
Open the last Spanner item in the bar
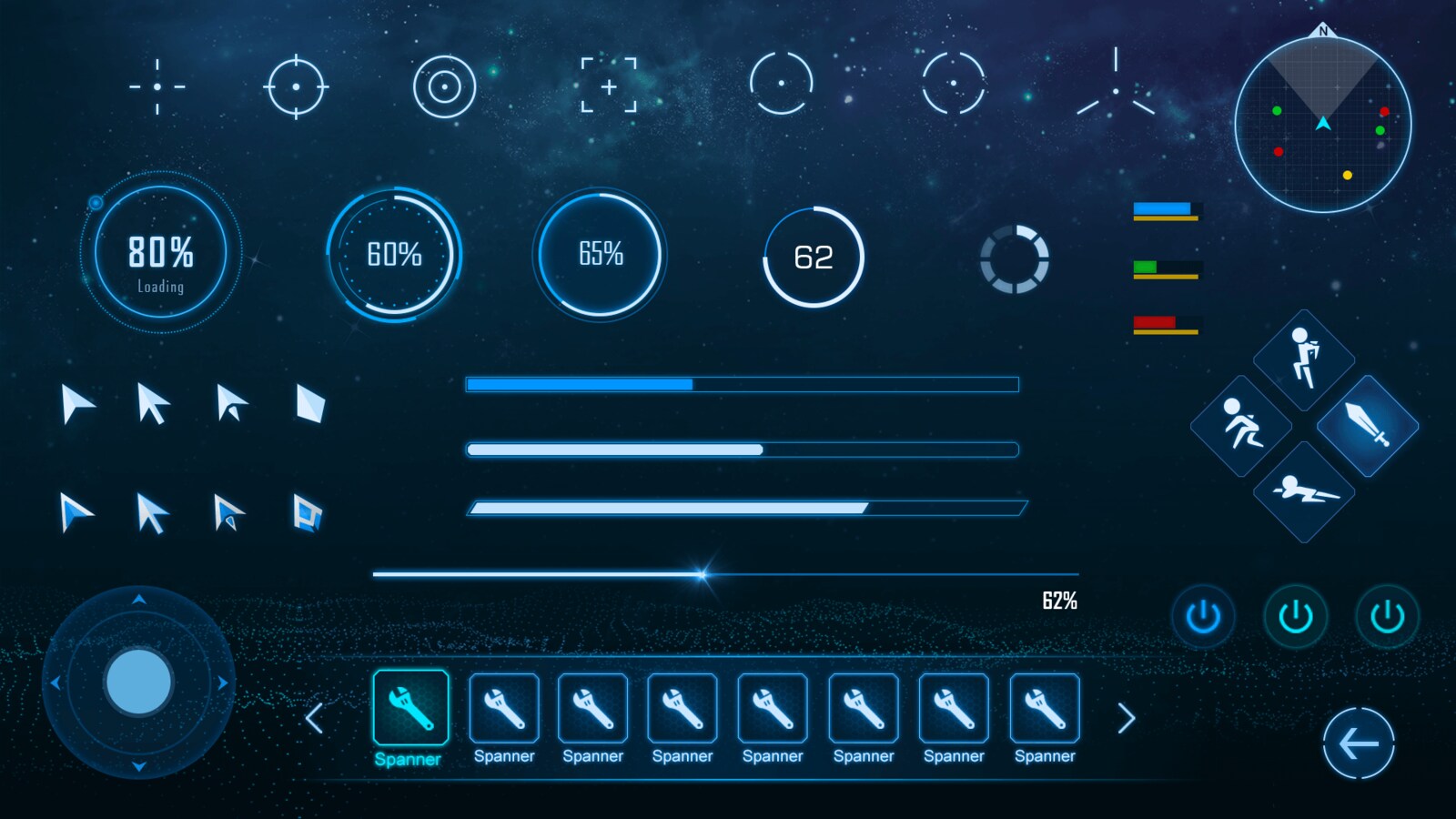pyautogui.click(x=1044, y=710)
